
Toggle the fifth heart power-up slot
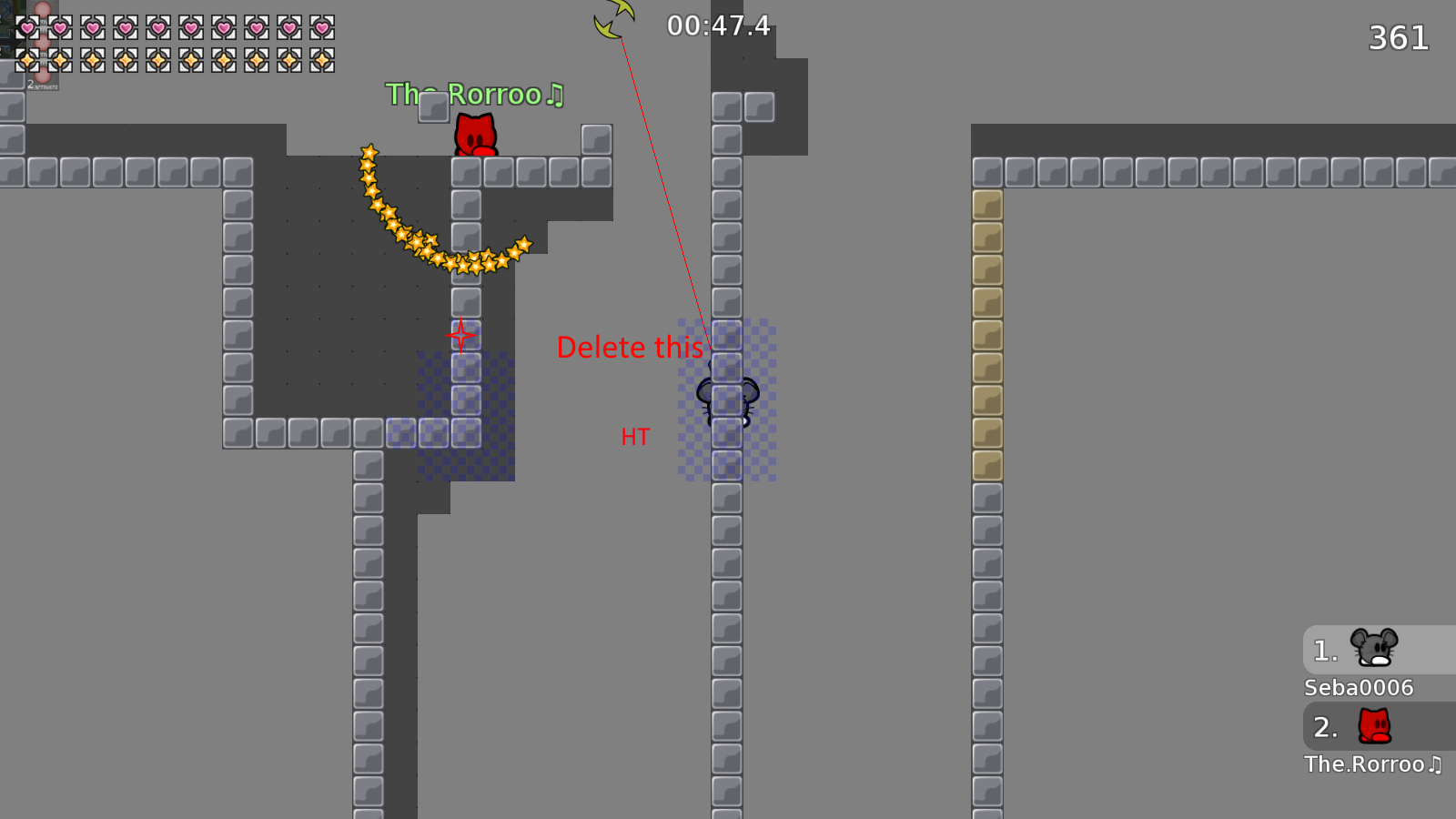158,26
